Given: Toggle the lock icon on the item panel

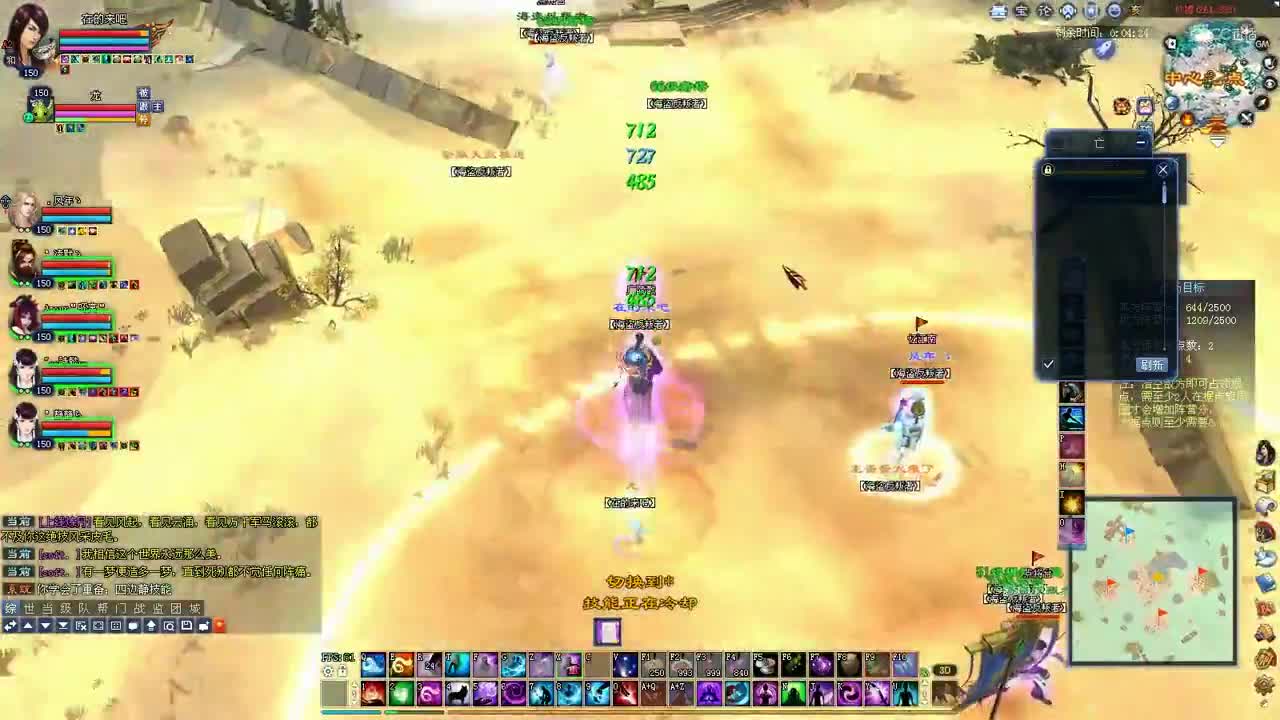Looking at the screenshot, I should tap(1048, 170).
